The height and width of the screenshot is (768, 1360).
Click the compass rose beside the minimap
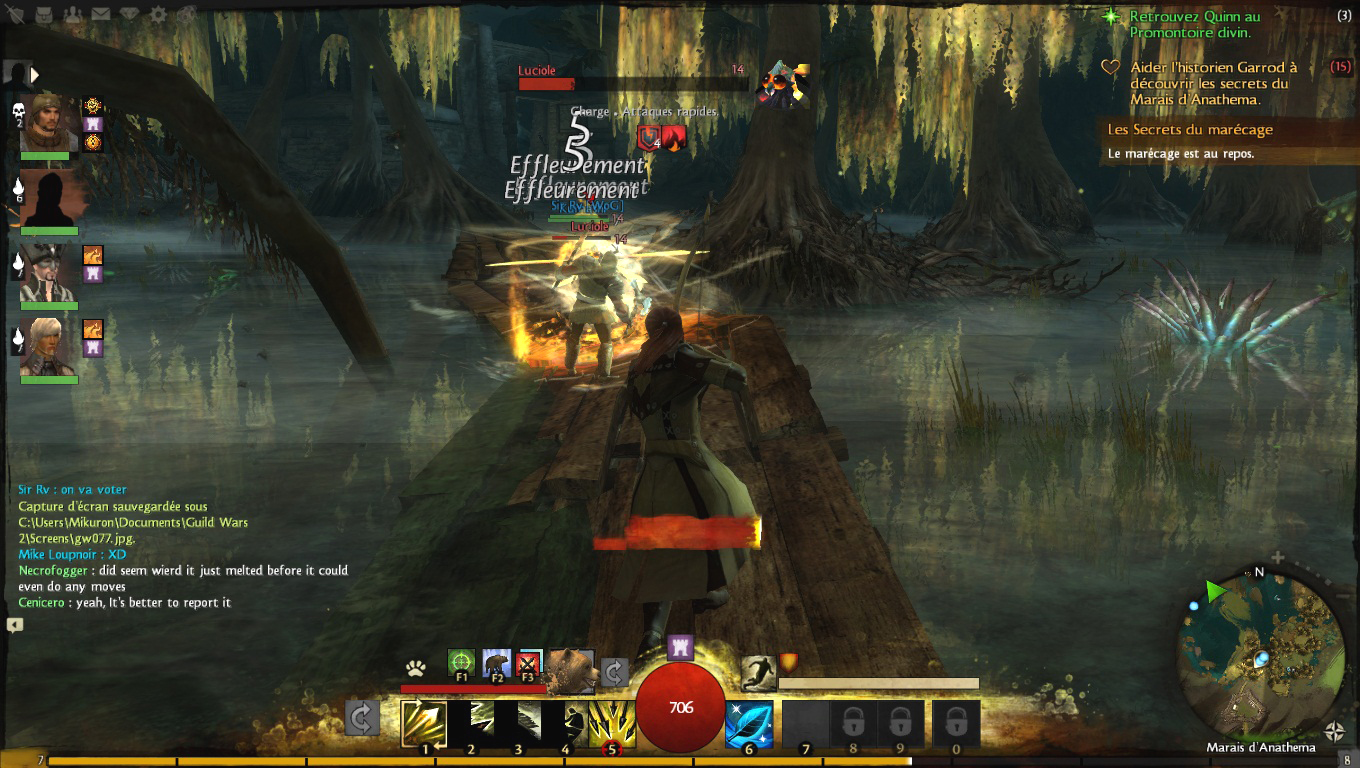click(x=1335, y=731)
